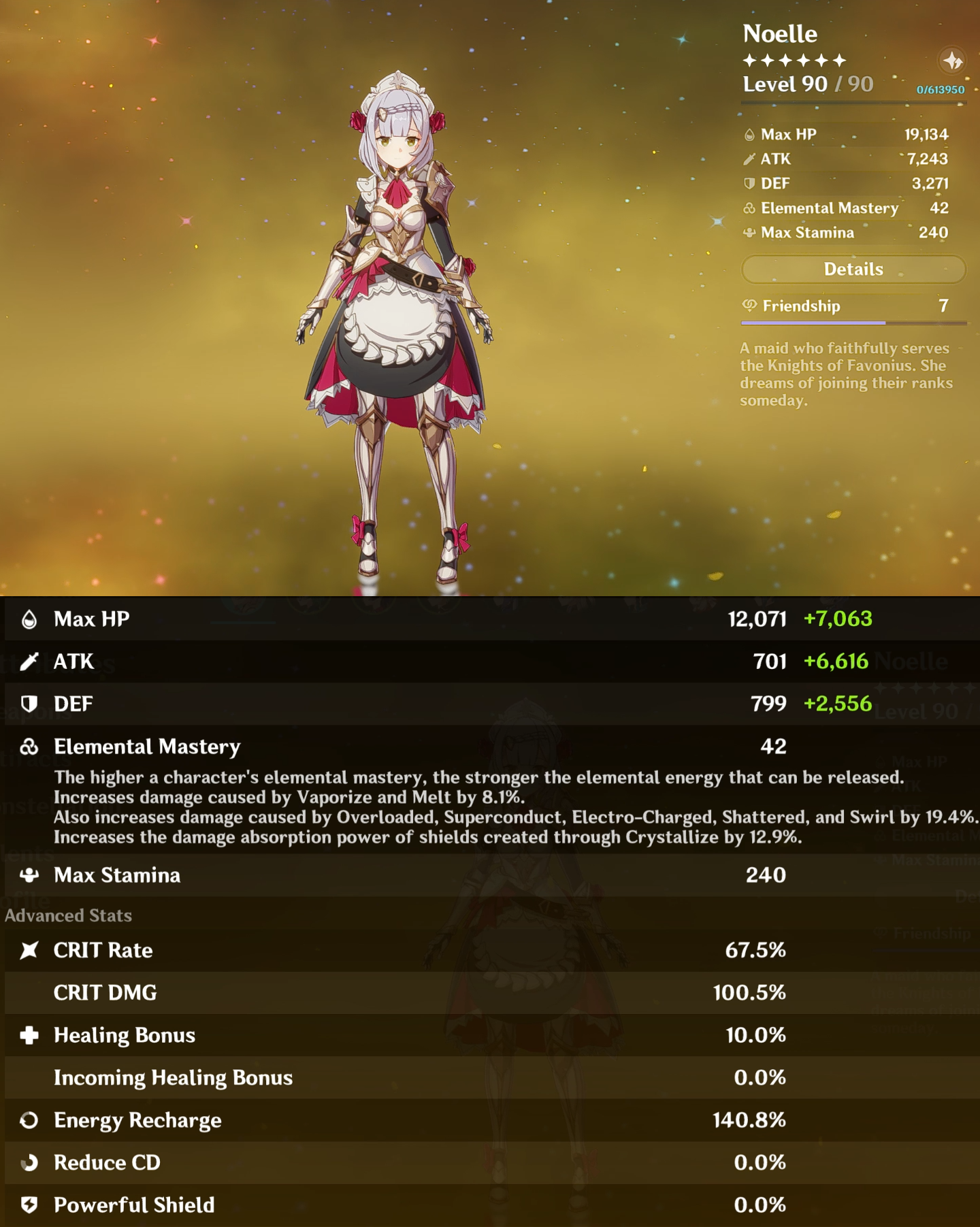The height and width of the screenshot is (1227, 980).
Task: Click the DEF shield icon
Action: (x=29, y=703)
